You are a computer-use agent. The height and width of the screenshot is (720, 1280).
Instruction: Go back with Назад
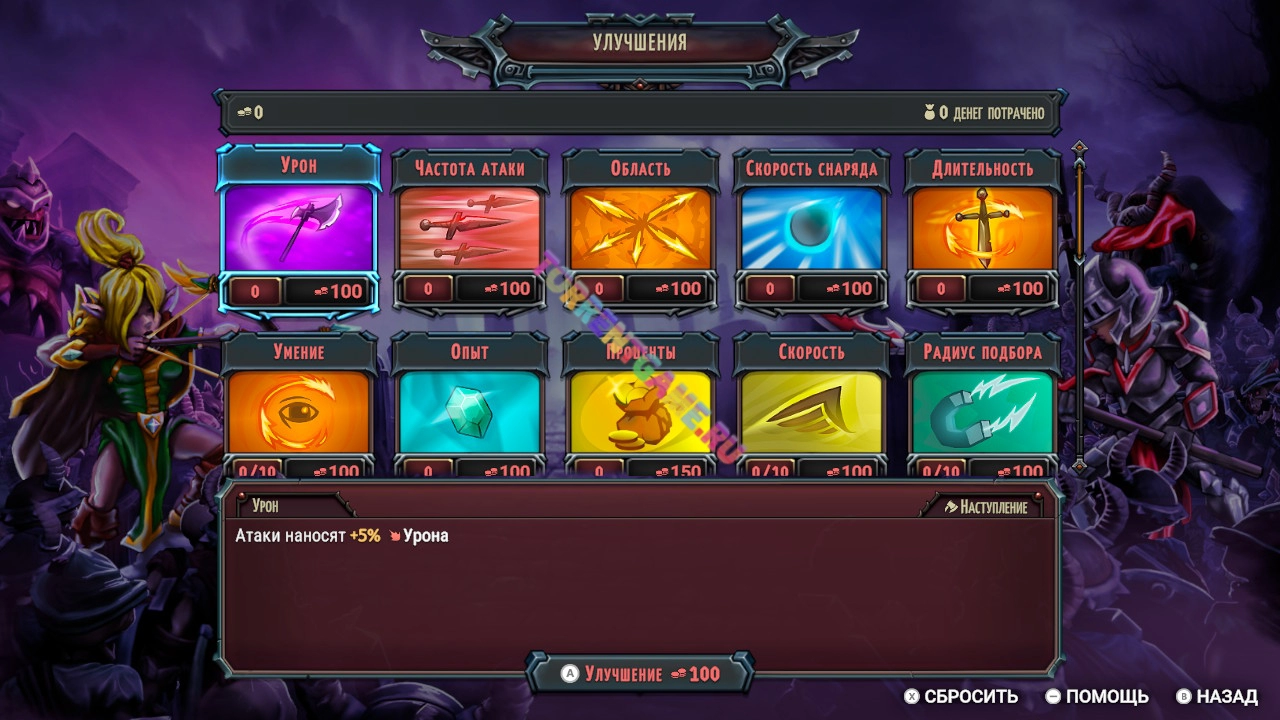(x=1217, y=697)
